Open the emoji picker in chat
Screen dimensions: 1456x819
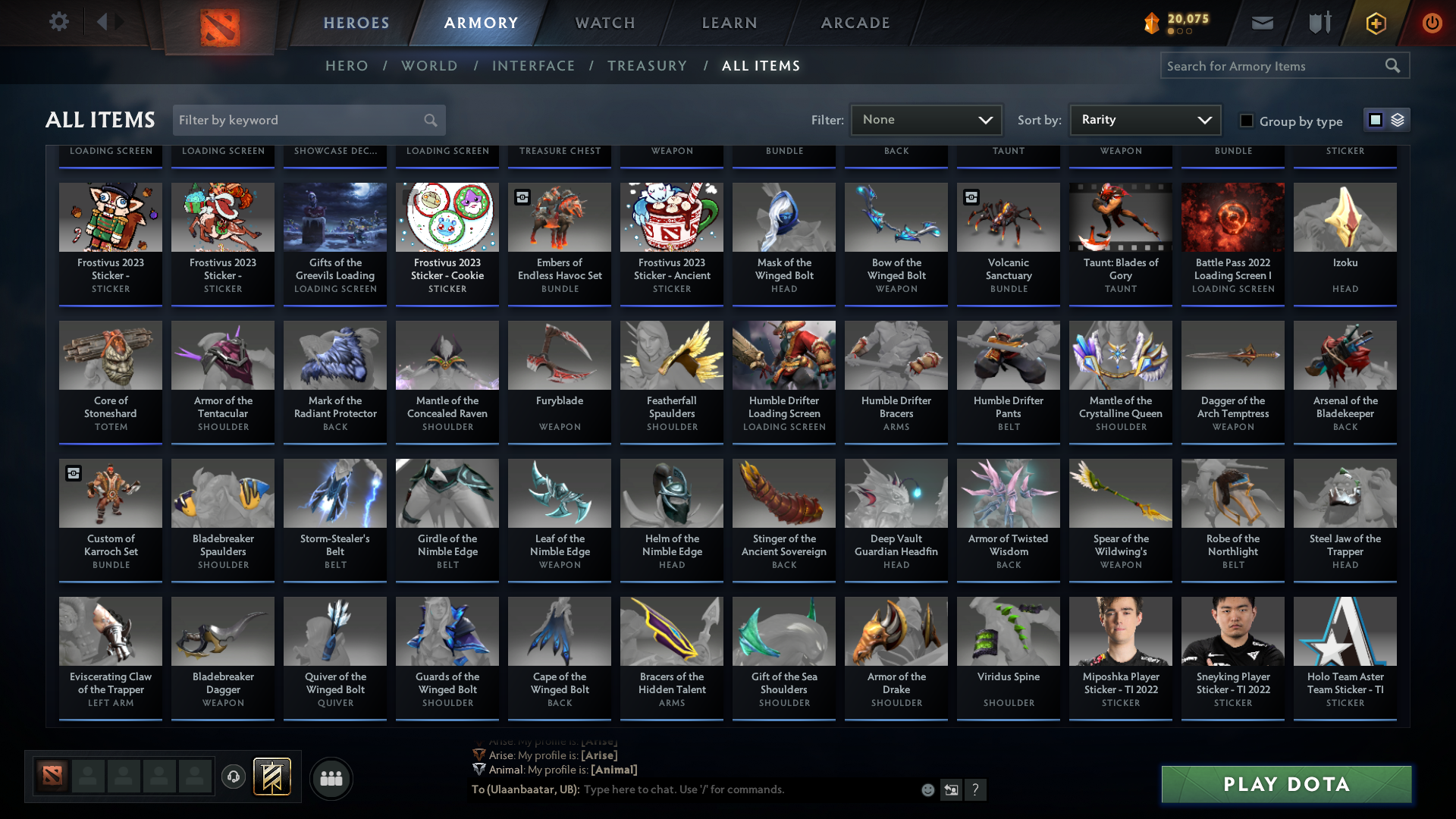click(927, 789)
